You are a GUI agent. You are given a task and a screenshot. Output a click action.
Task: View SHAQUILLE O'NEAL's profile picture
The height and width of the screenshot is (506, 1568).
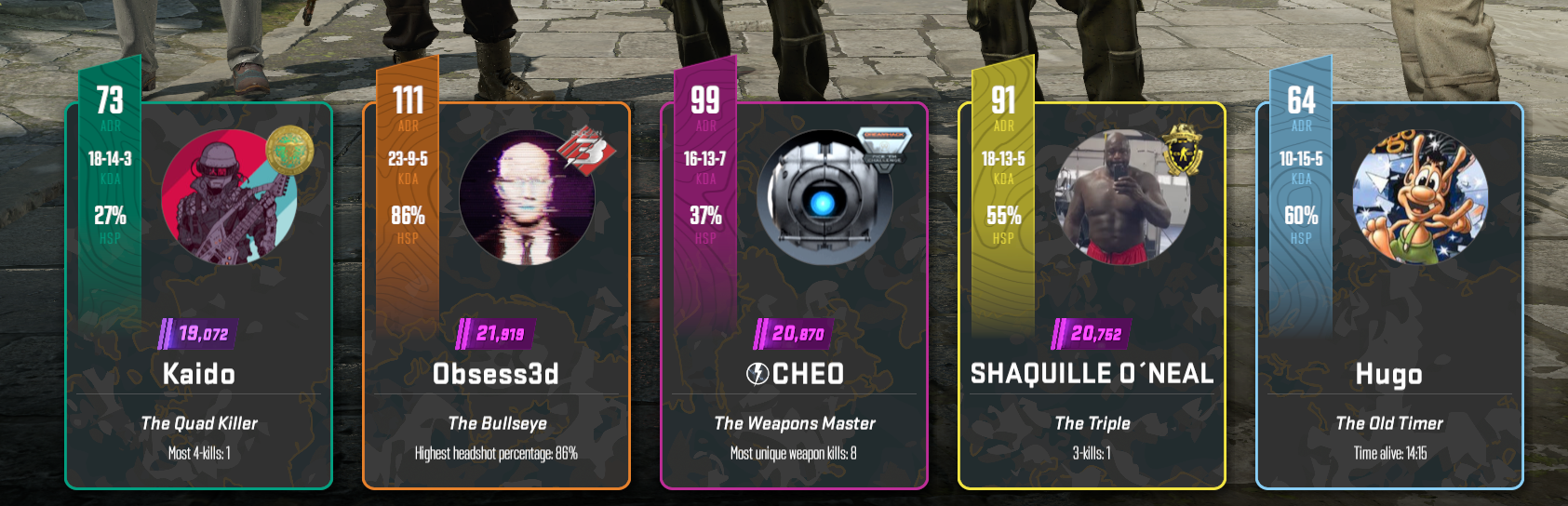(1119, 198)
